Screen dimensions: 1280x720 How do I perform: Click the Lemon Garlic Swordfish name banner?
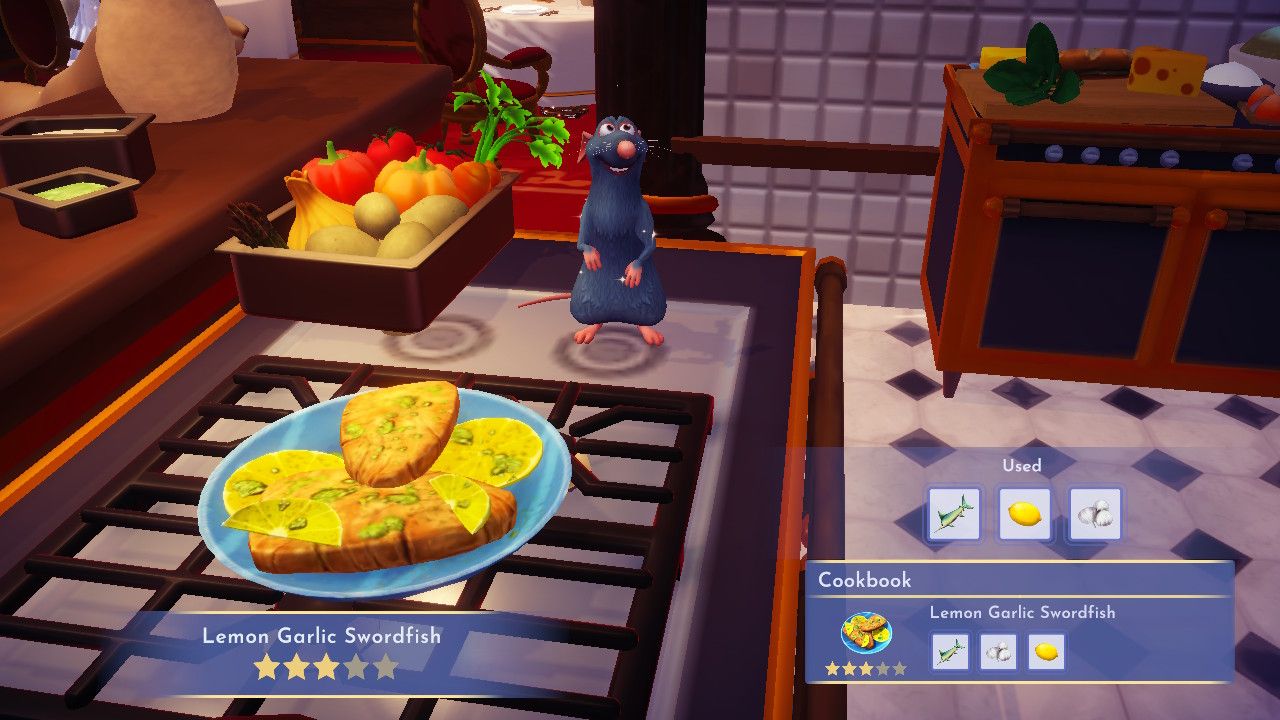click(327, 636)
